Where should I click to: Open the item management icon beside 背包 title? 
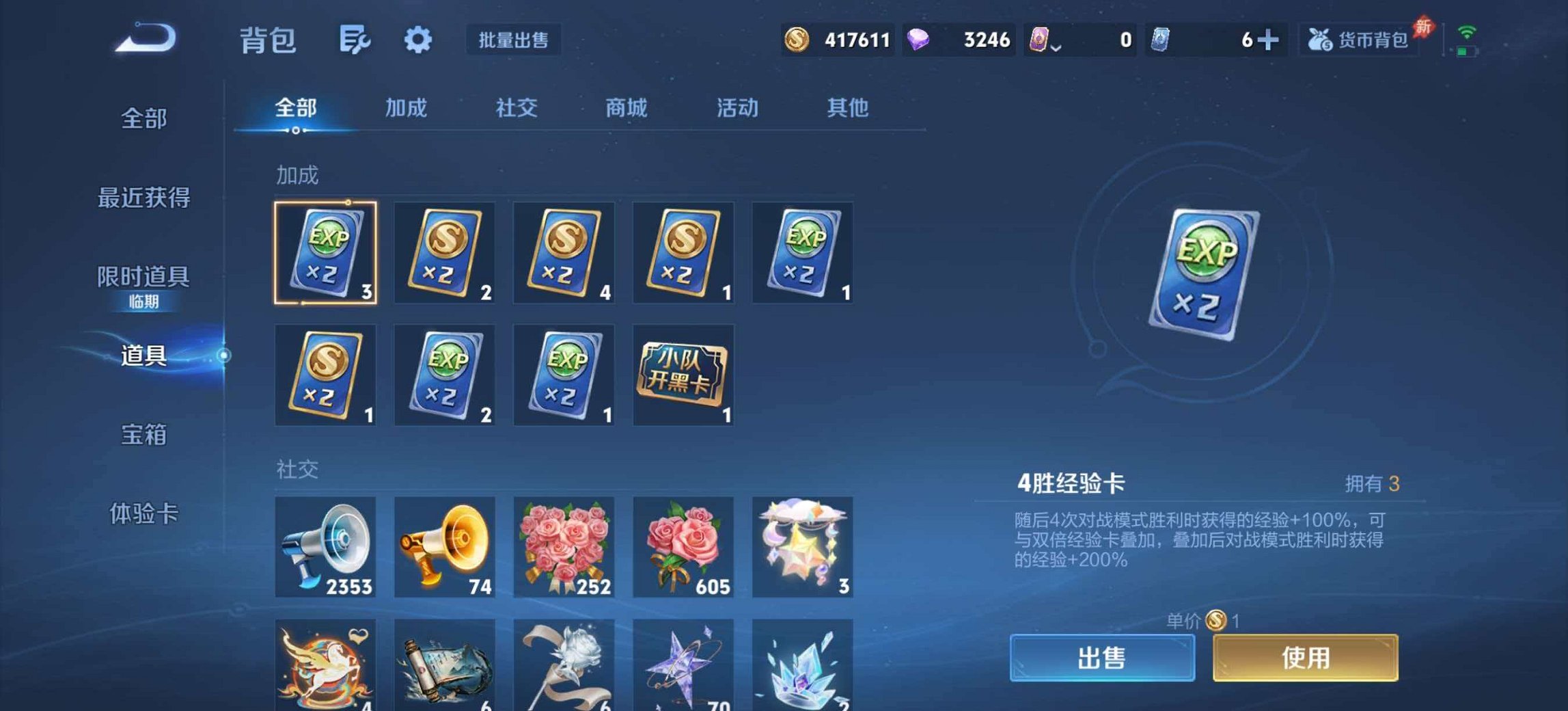pyautogui.click(x=353, y=40)
